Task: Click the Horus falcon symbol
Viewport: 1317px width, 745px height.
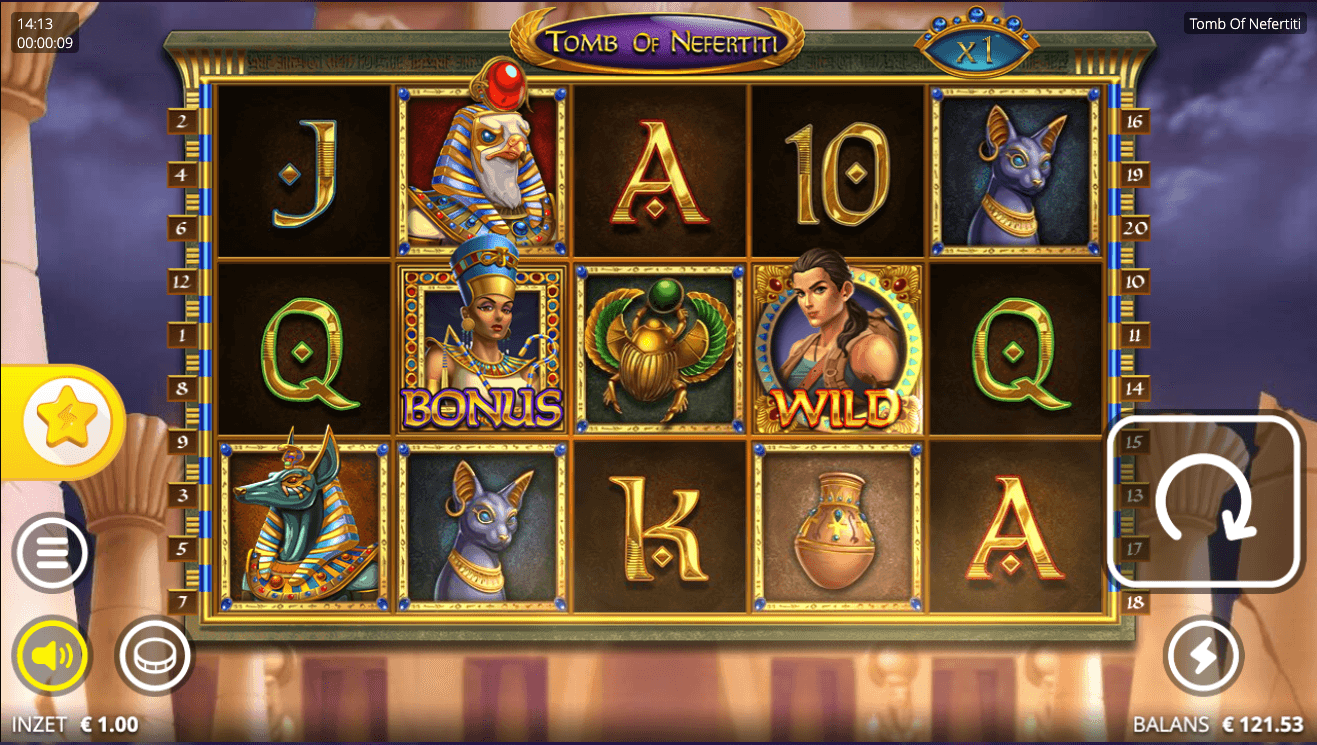Action: (x=483, y=165)
